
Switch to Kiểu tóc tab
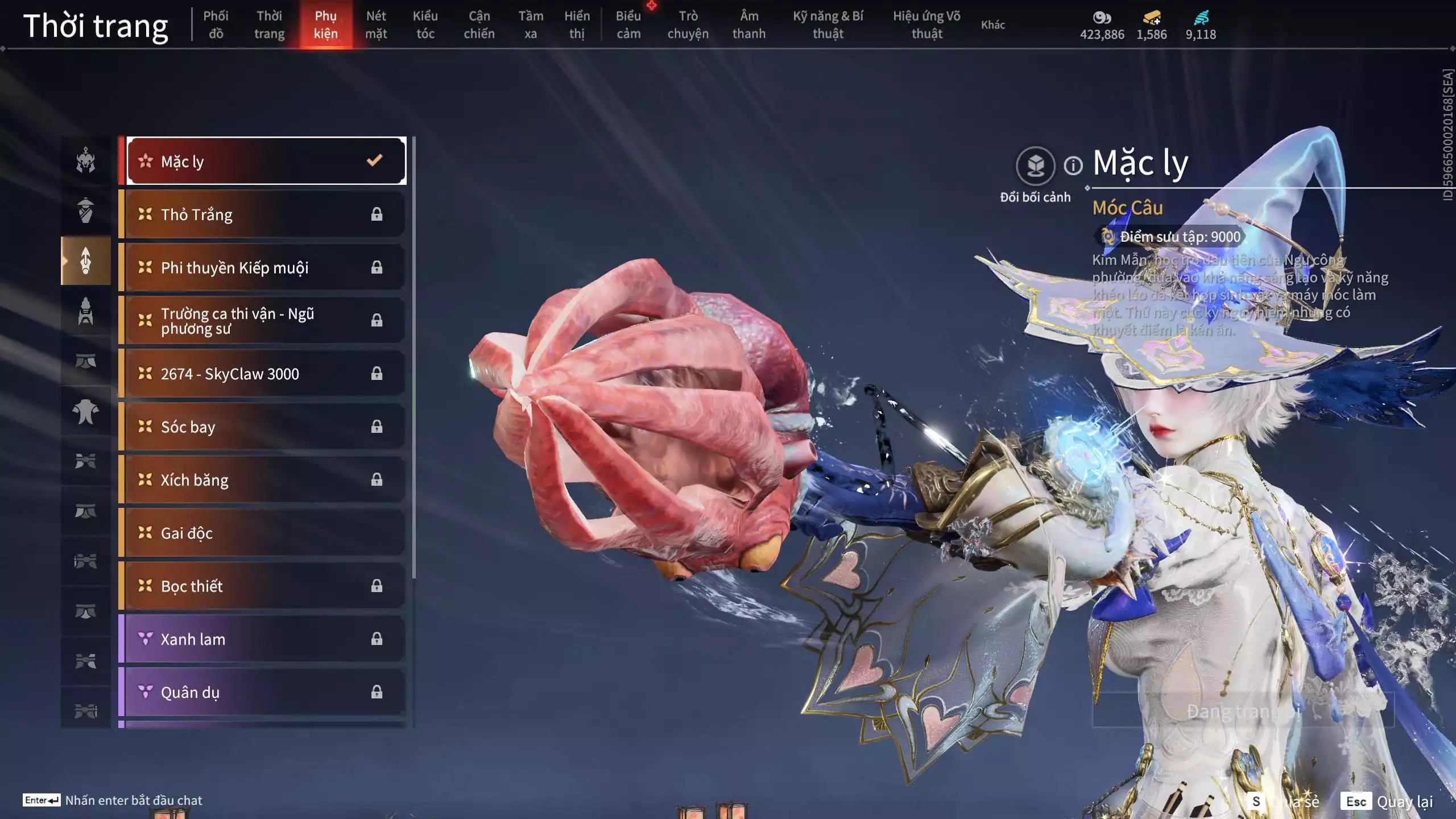tap(425, 25)
